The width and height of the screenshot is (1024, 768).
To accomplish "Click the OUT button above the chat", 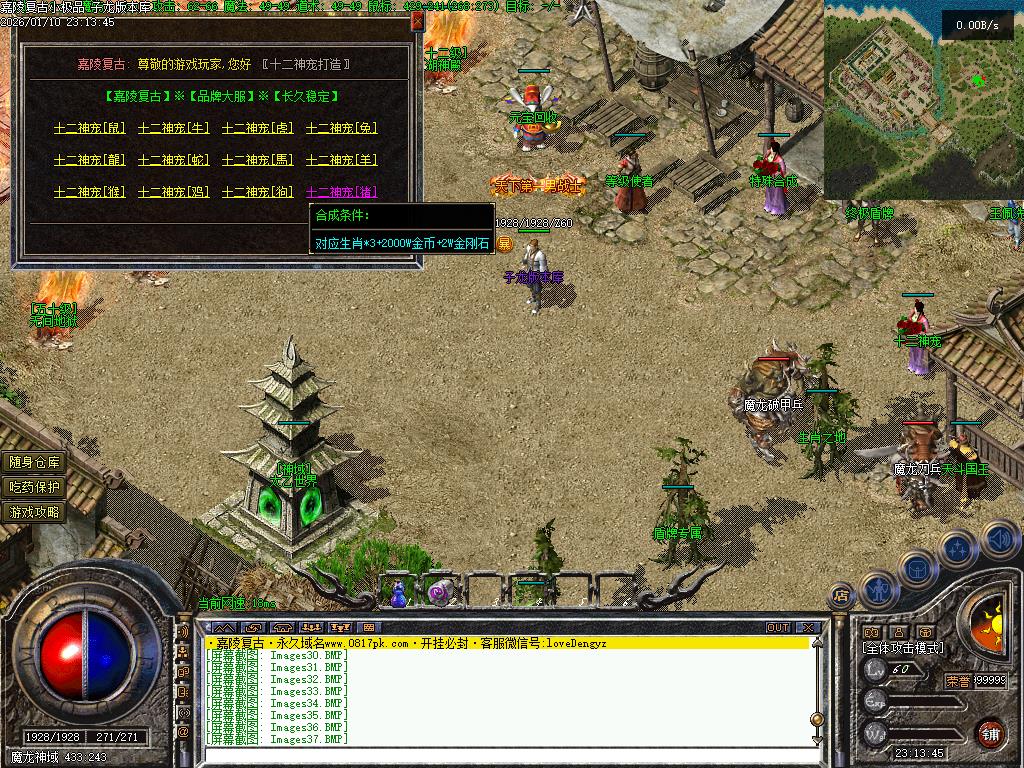I will pyautogui.click(x=778, y=627).
